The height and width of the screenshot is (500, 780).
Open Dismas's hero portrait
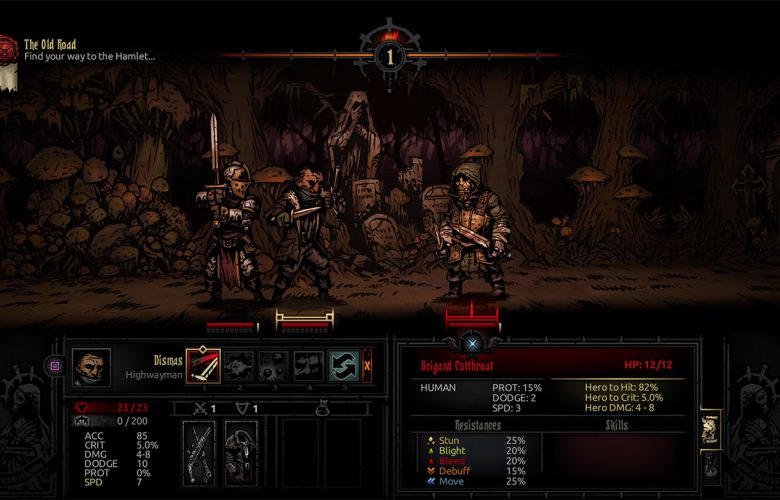coord(91,366)
